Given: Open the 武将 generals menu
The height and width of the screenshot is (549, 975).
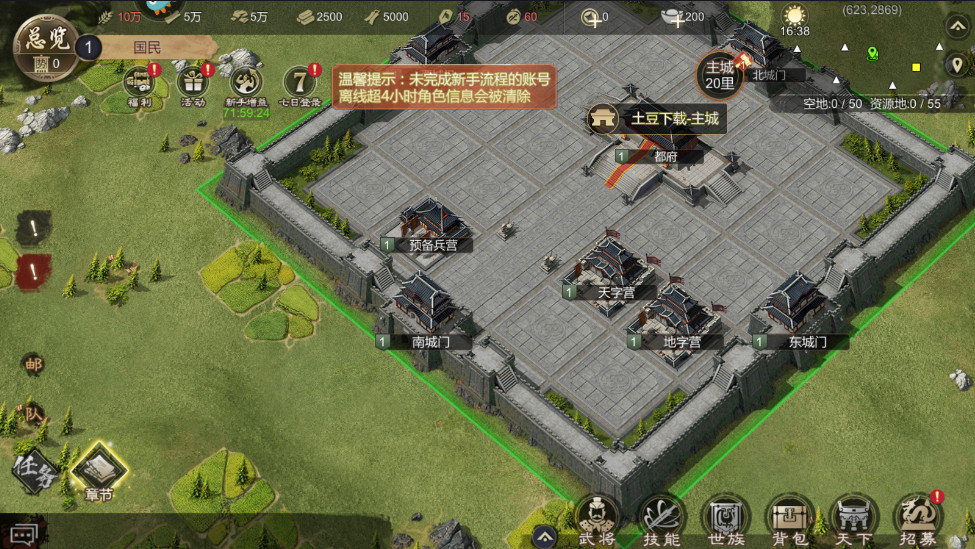Looking at the screenshot, I should coord(597,520).
